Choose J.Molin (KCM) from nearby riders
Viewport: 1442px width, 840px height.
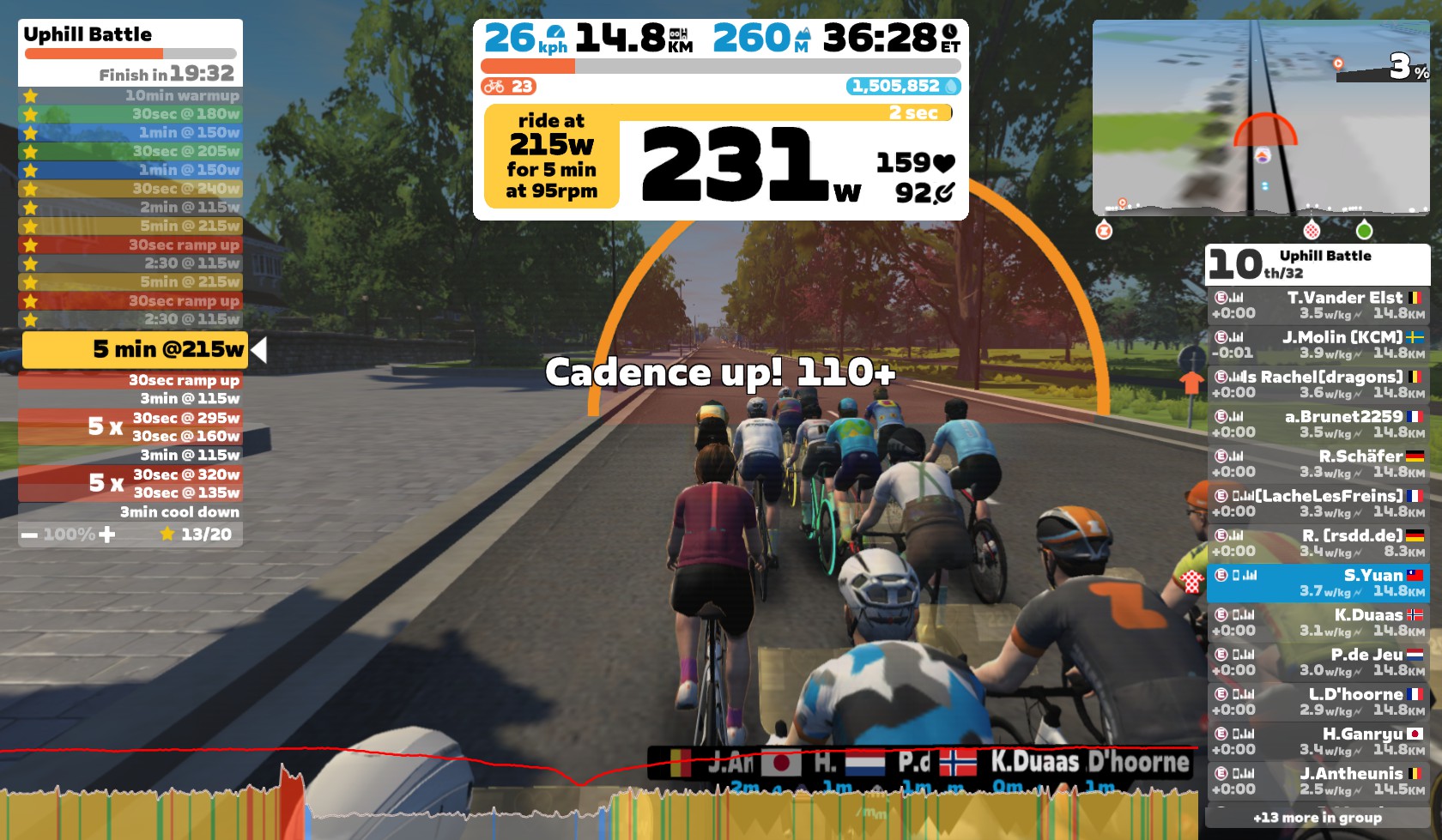click(1318, 345)
